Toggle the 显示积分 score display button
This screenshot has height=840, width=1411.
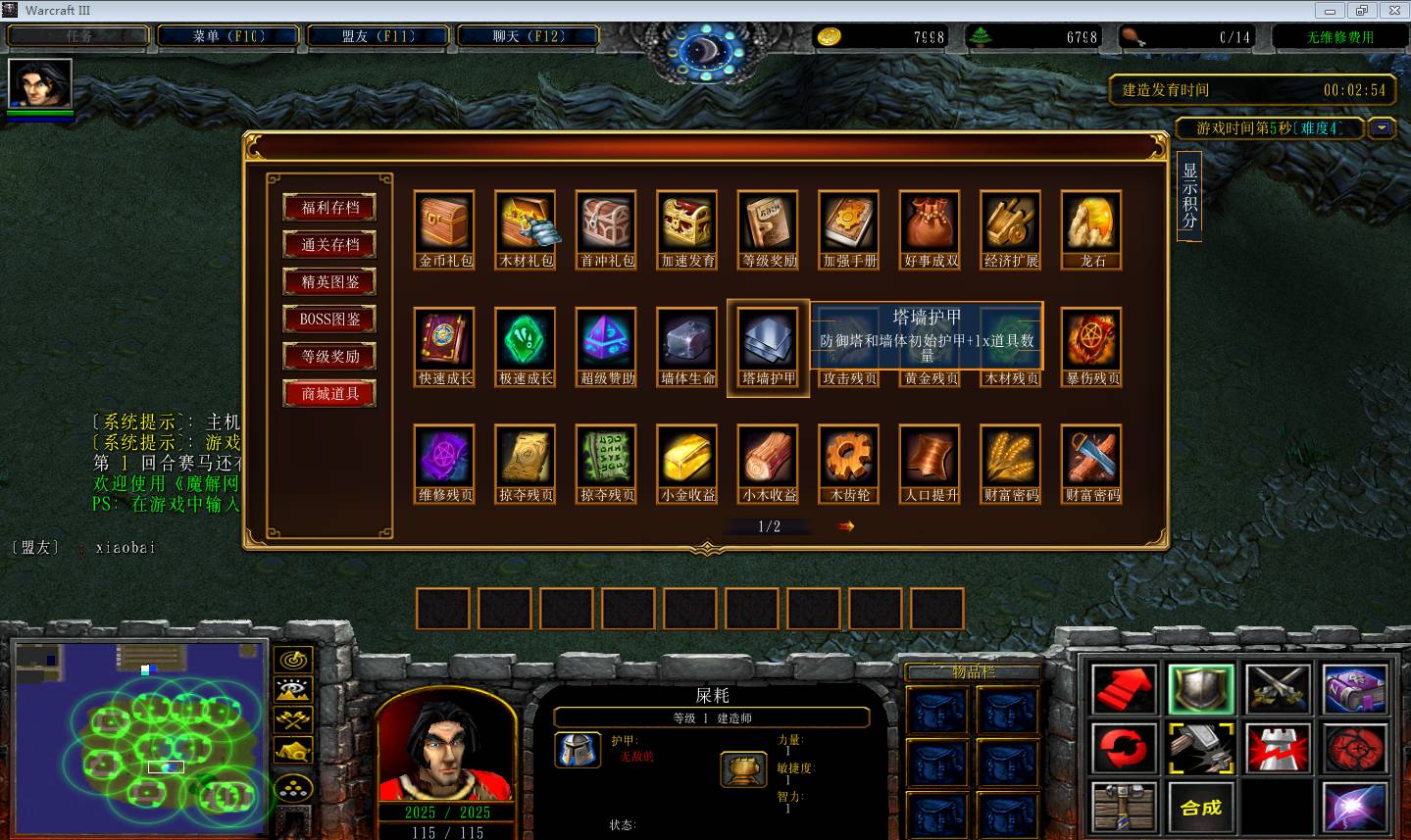(1188, 196)
